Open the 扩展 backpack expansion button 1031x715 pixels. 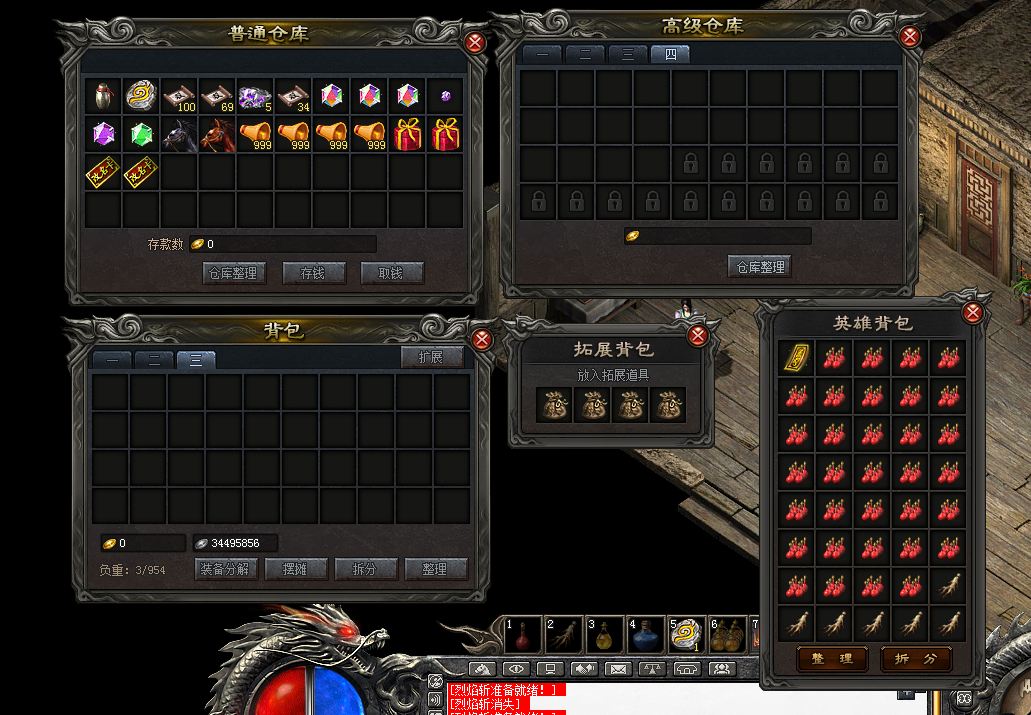pos(432,357)
